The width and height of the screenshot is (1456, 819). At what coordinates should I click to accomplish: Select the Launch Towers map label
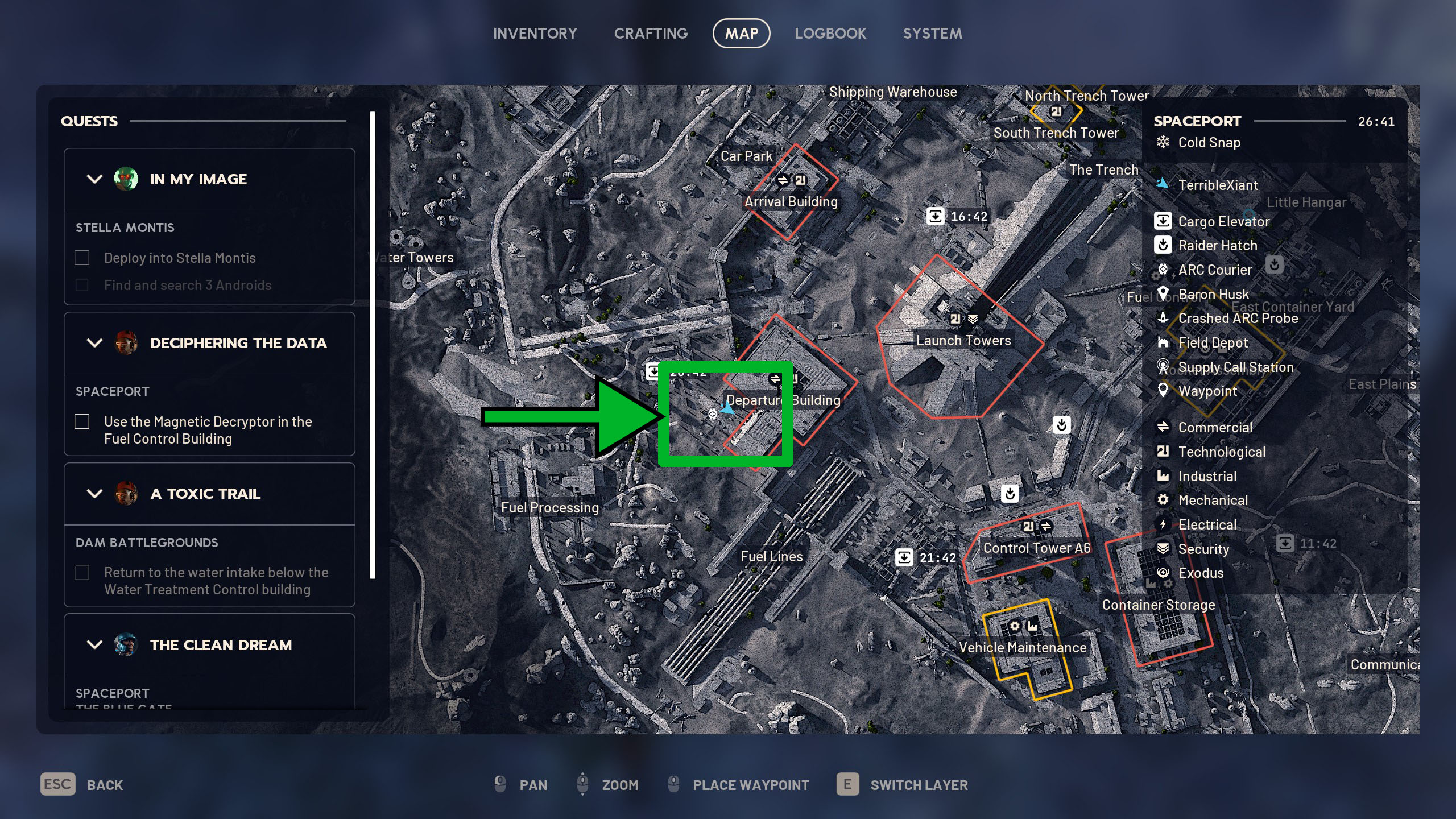click(x=963, y=340)
